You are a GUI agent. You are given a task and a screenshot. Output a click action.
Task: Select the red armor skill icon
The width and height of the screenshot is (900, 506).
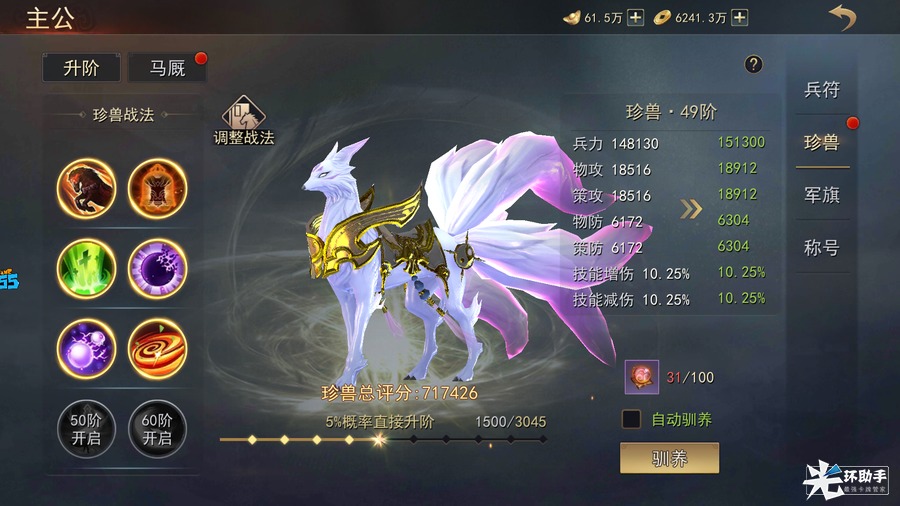pos(157,188)
